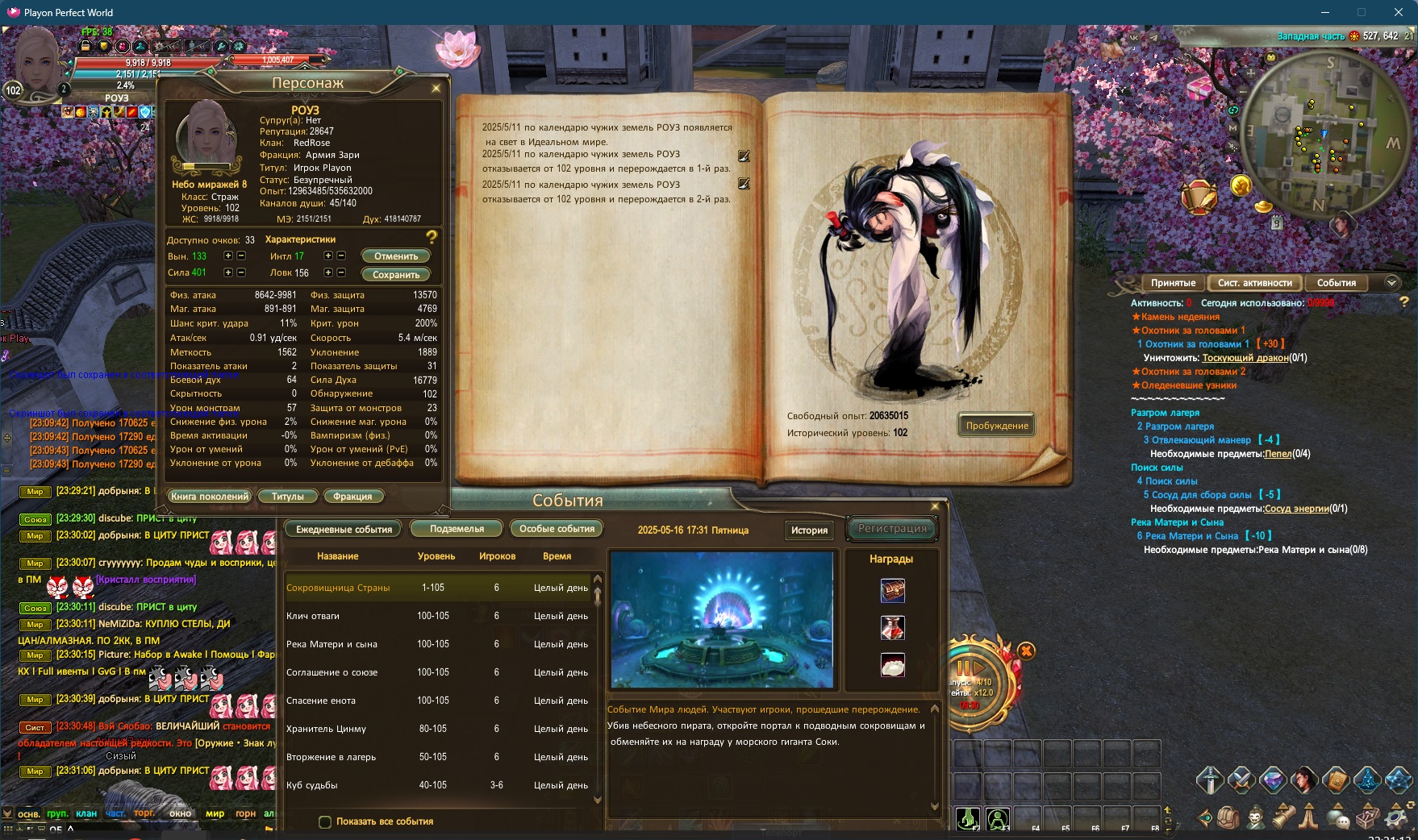The height and width of the screenshot is (840, 1418).
Task: Toggle Показать все события checkbox
Action: pos(325,822)
